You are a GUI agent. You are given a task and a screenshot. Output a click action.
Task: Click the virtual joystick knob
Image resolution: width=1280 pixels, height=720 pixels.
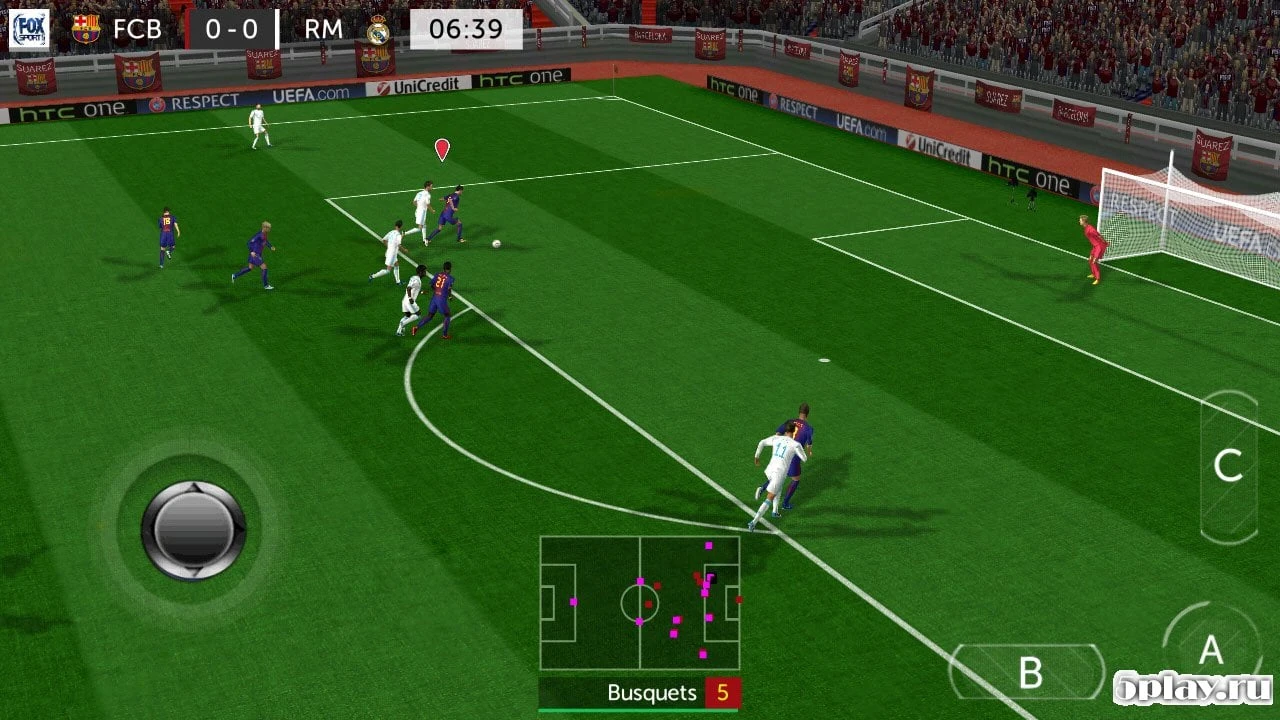[193, 530]
